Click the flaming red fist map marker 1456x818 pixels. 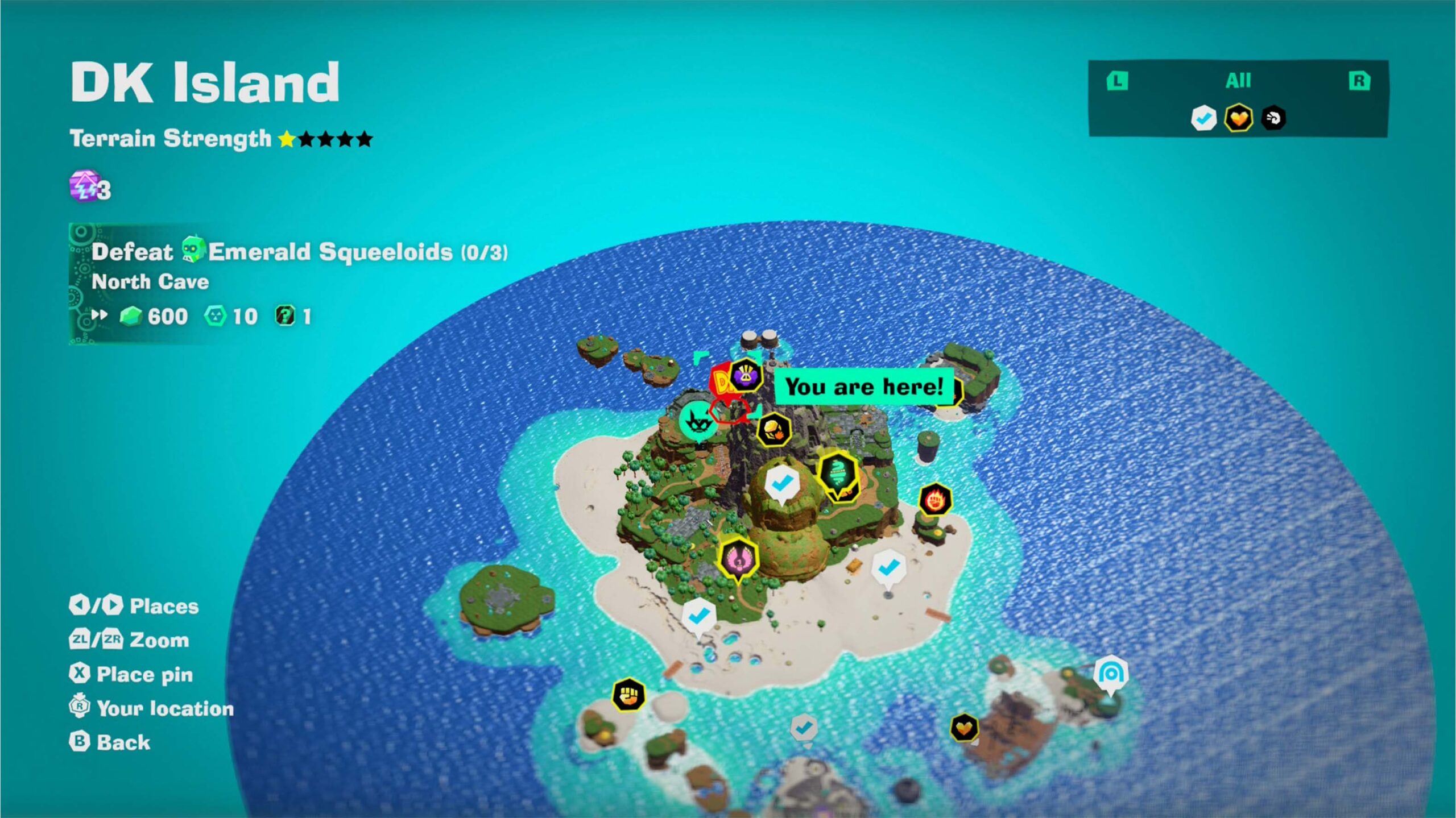934,500
